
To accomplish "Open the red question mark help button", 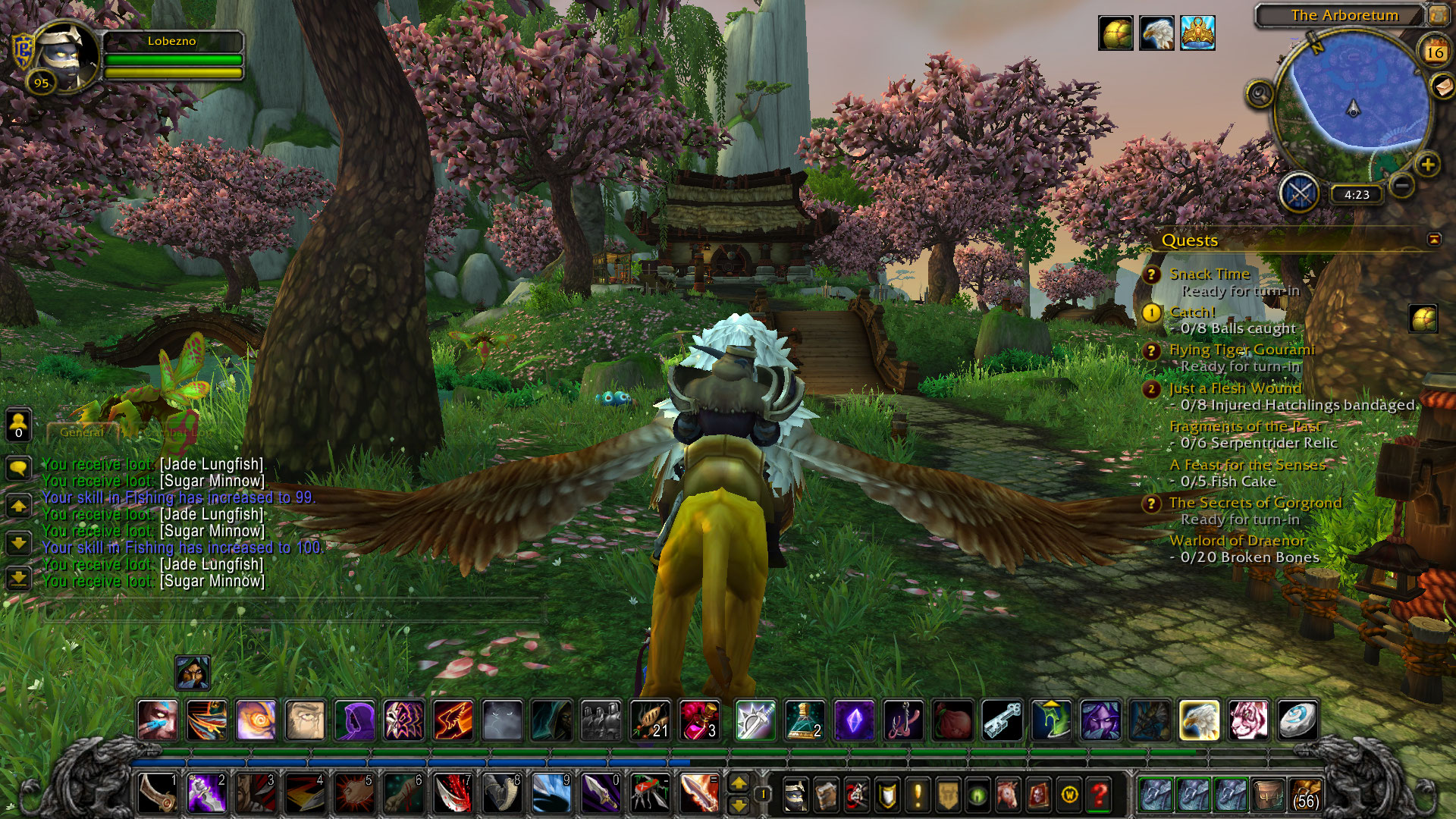I will click(x=1099, y=795).
